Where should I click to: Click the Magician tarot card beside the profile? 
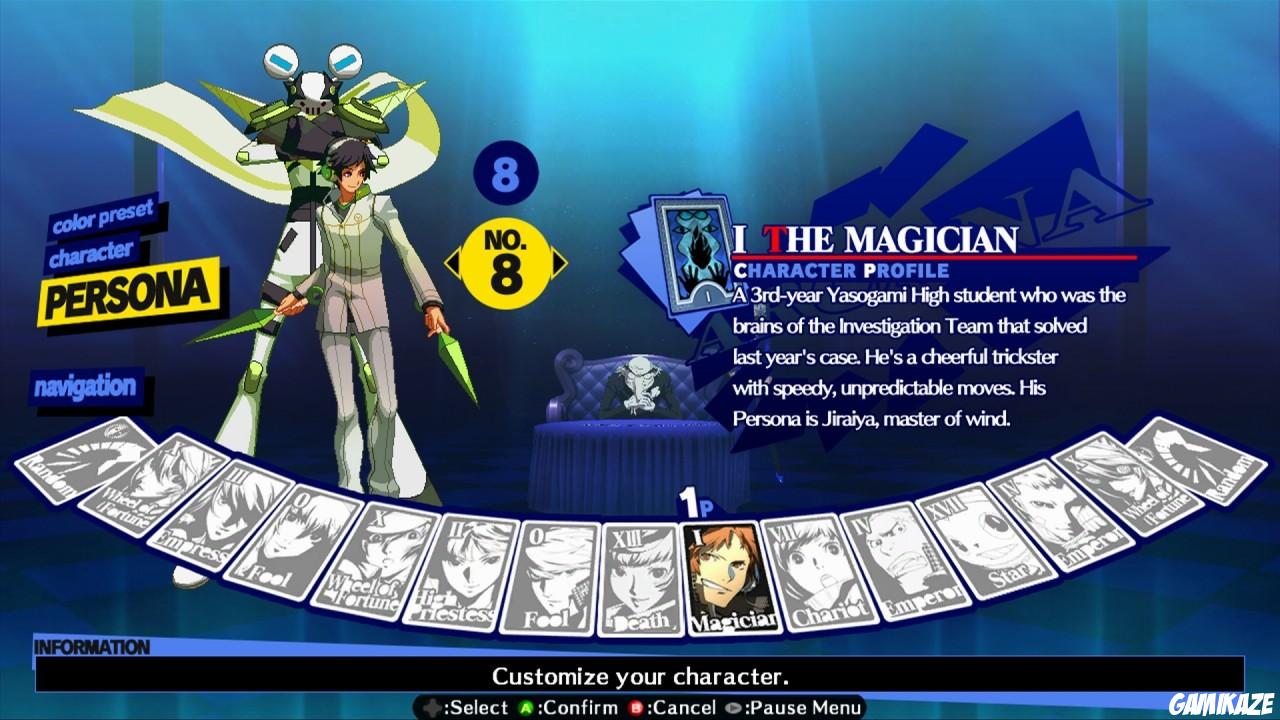click(x=690, y=255)
